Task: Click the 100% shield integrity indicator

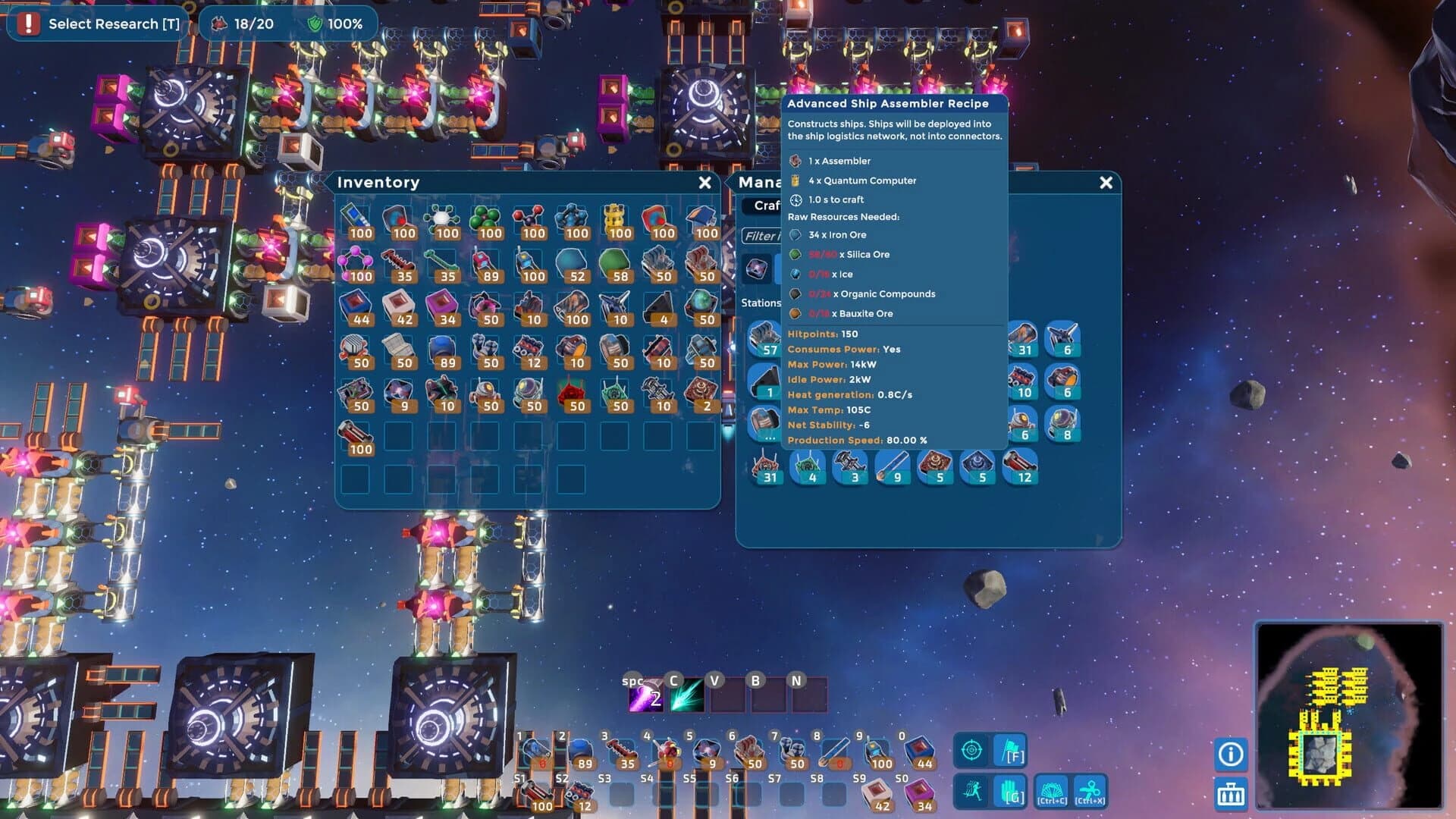Action: 333,24
